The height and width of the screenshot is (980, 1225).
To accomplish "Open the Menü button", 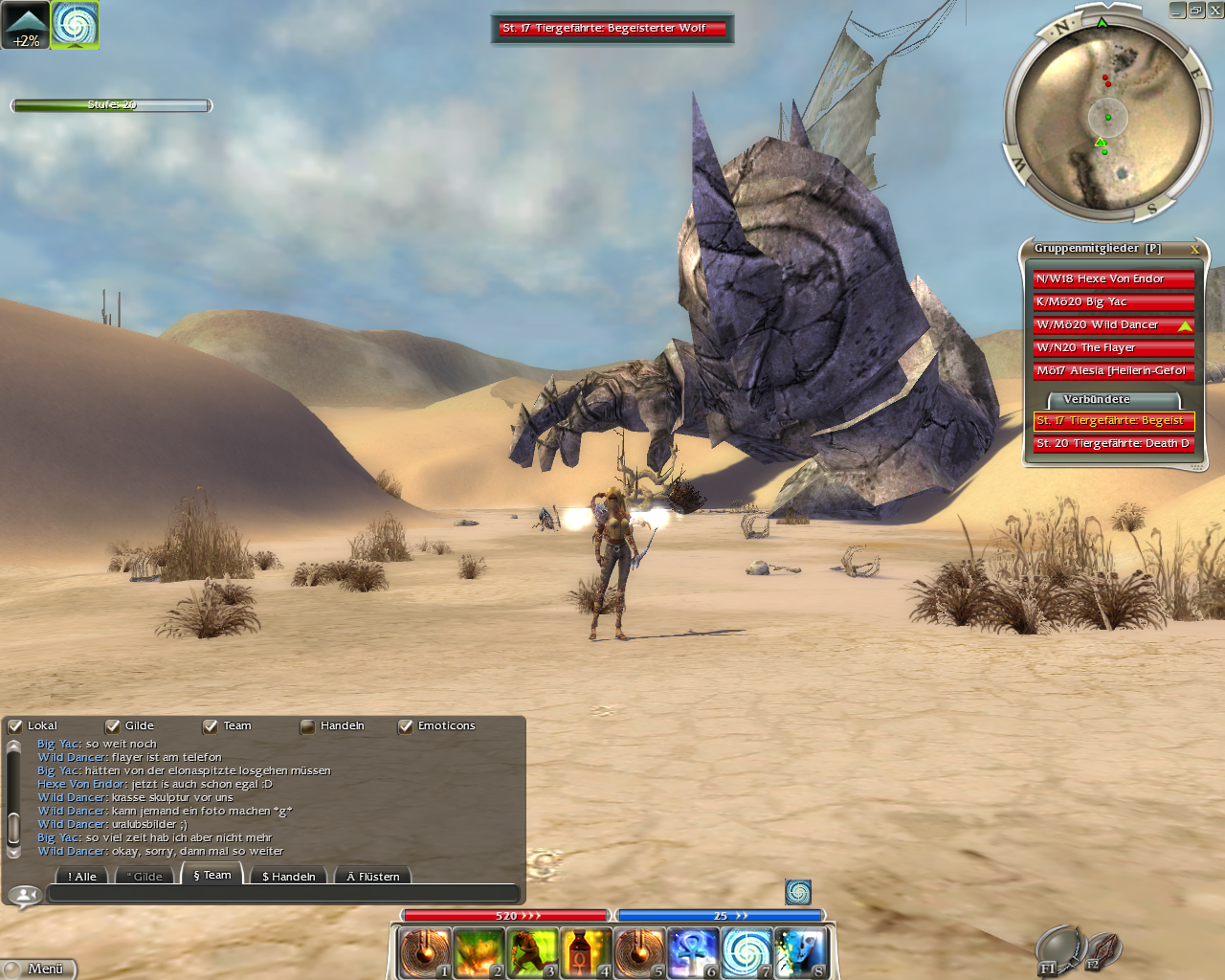I will click(x=38, y=969).
